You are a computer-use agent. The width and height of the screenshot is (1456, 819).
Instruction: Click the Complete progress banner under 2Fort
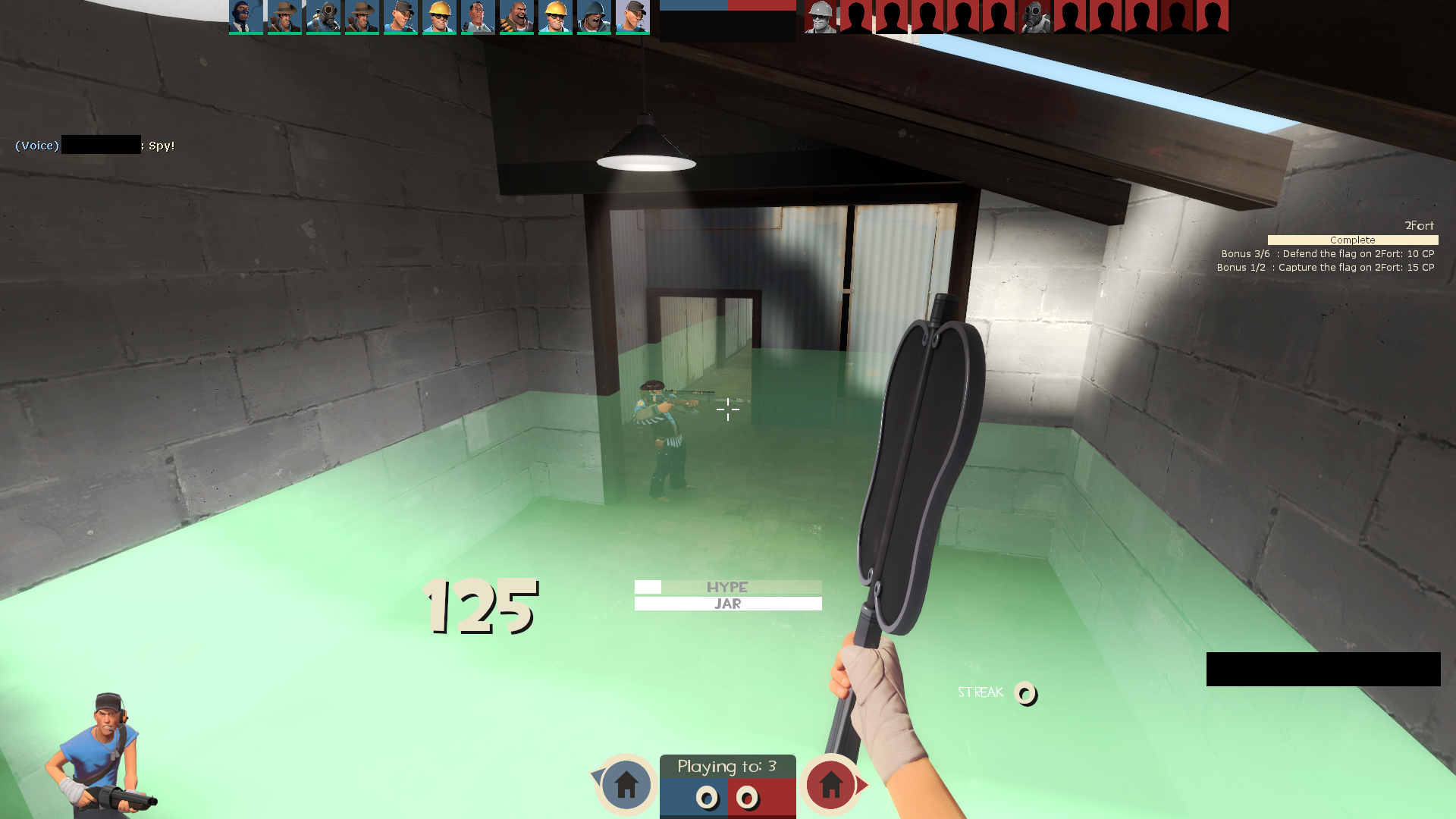(x=1352, y=240)
